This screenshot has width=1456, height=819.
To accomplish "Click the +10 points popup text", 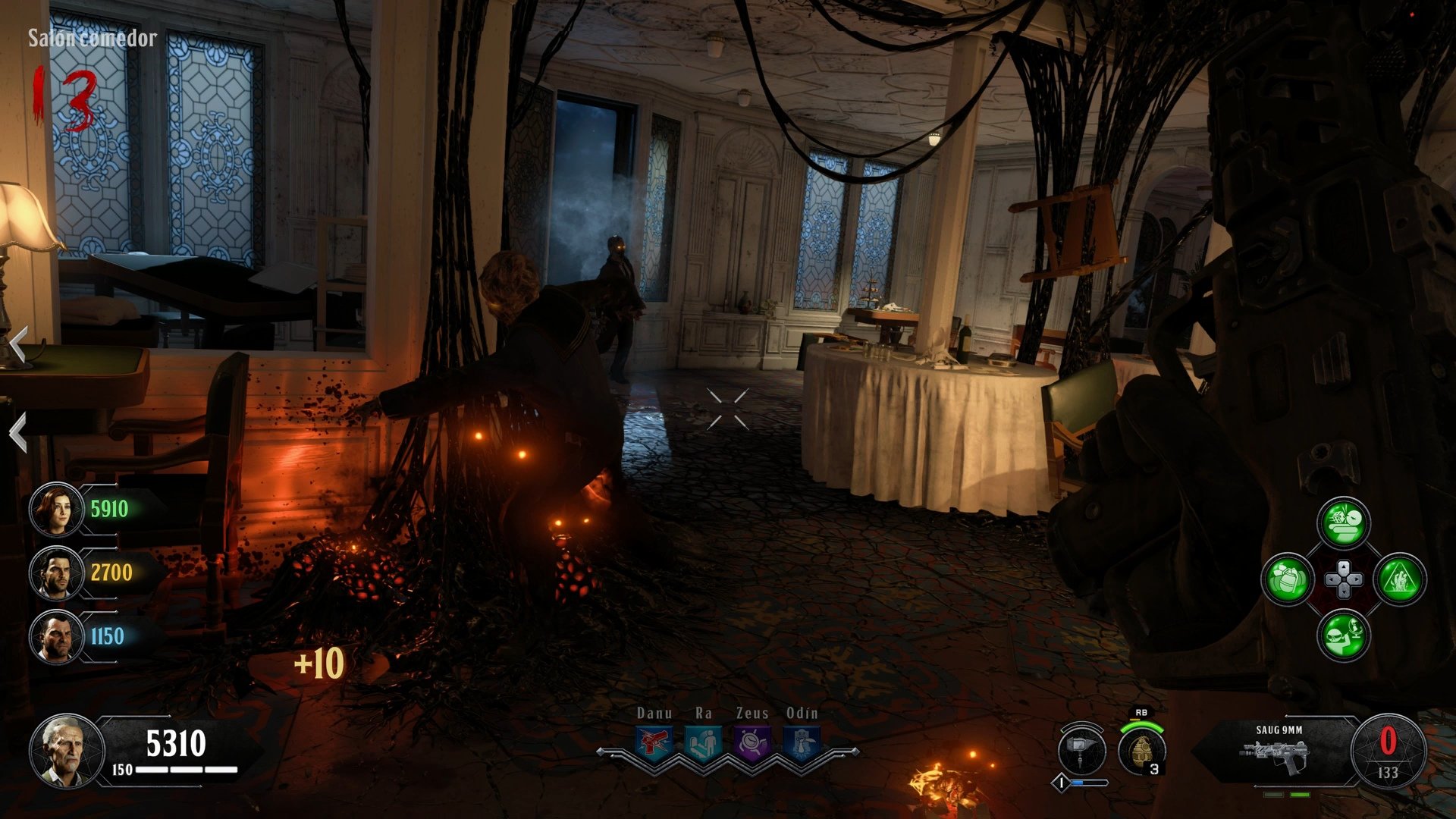I will [x=317, y=661].
